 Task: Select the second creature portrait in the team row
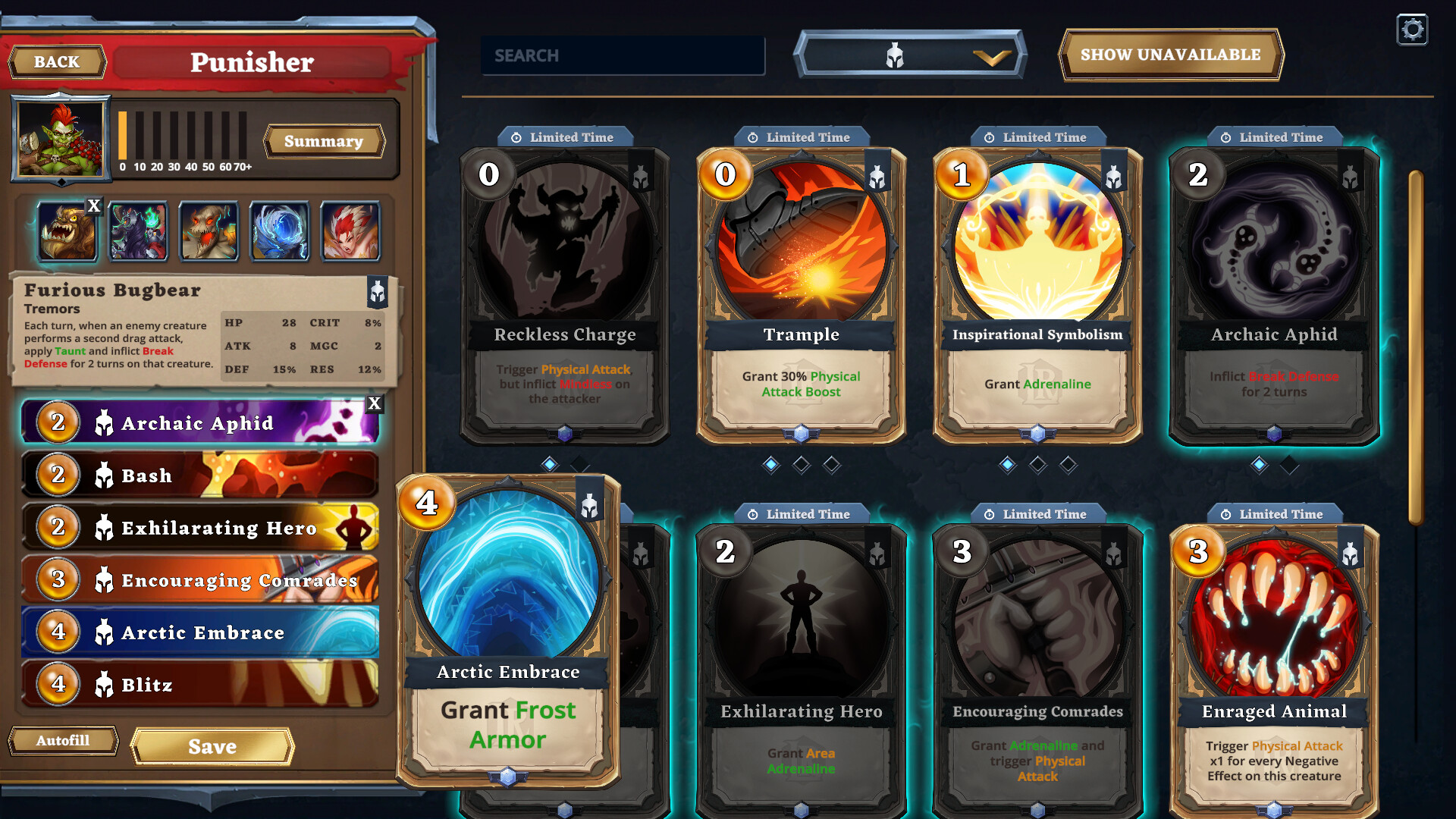pos(137,231)
